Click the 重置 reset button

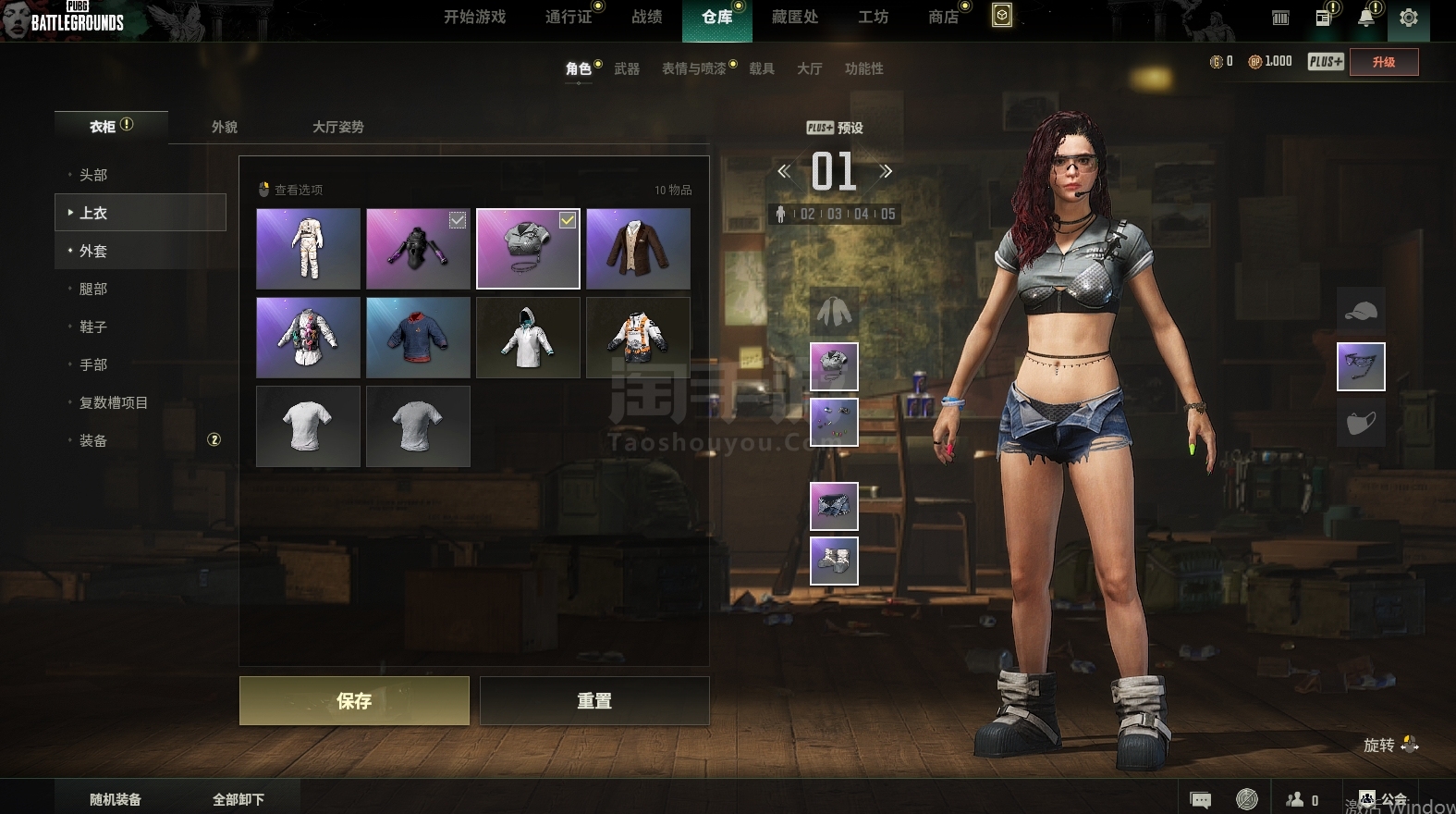point(594,700)
